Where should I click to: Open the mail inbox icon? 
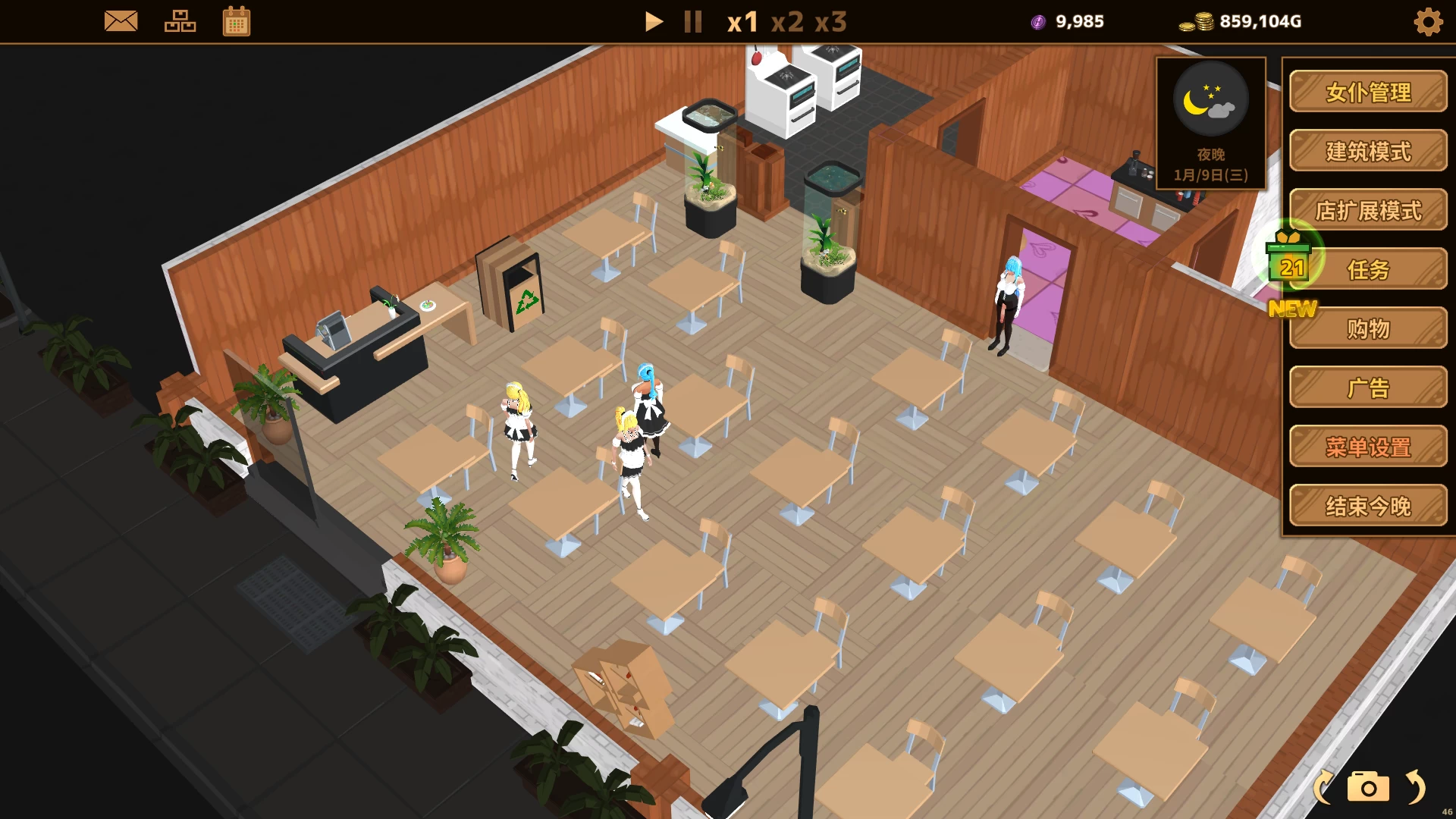click(121, 21)
